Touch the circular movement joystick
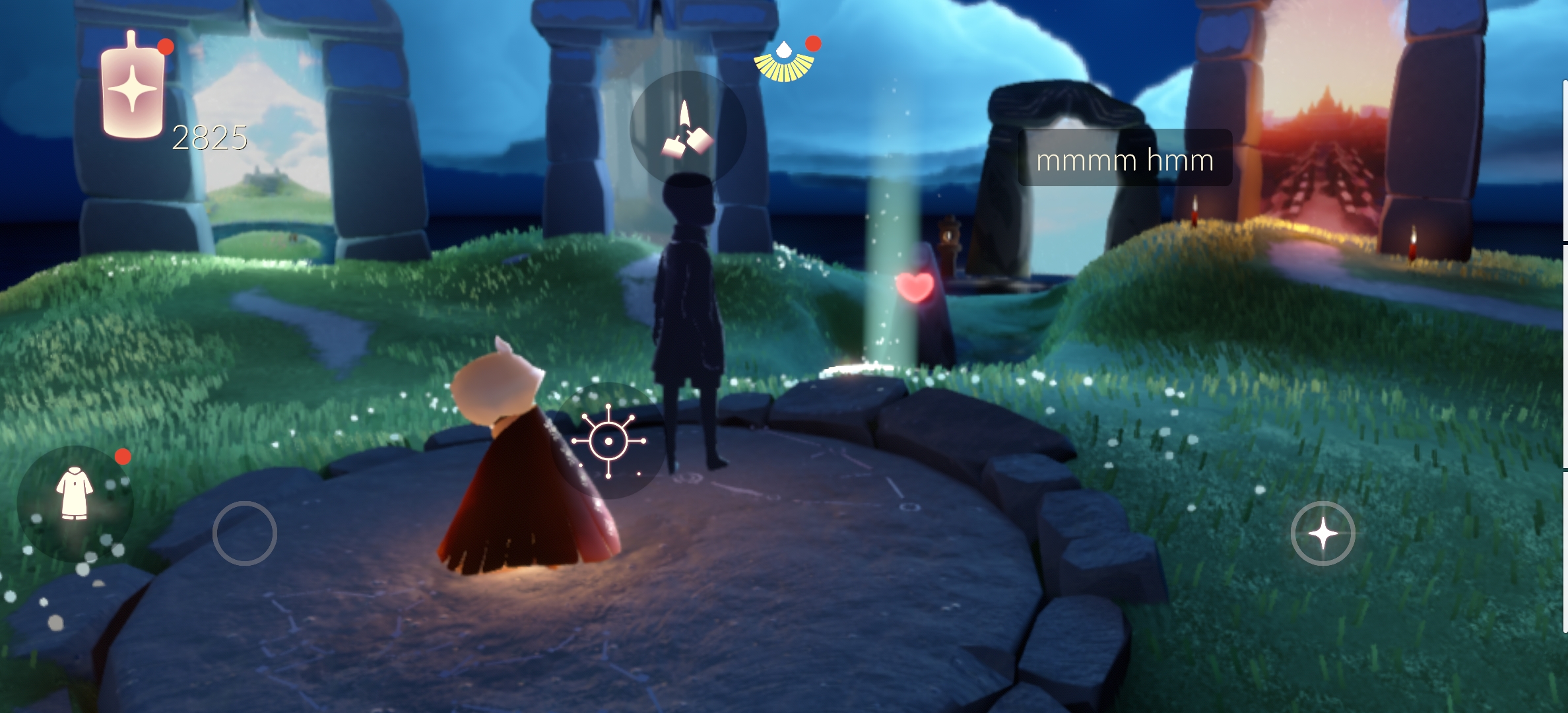The width and height of the screenshot is (1568, 713). [x=244, y=533]
